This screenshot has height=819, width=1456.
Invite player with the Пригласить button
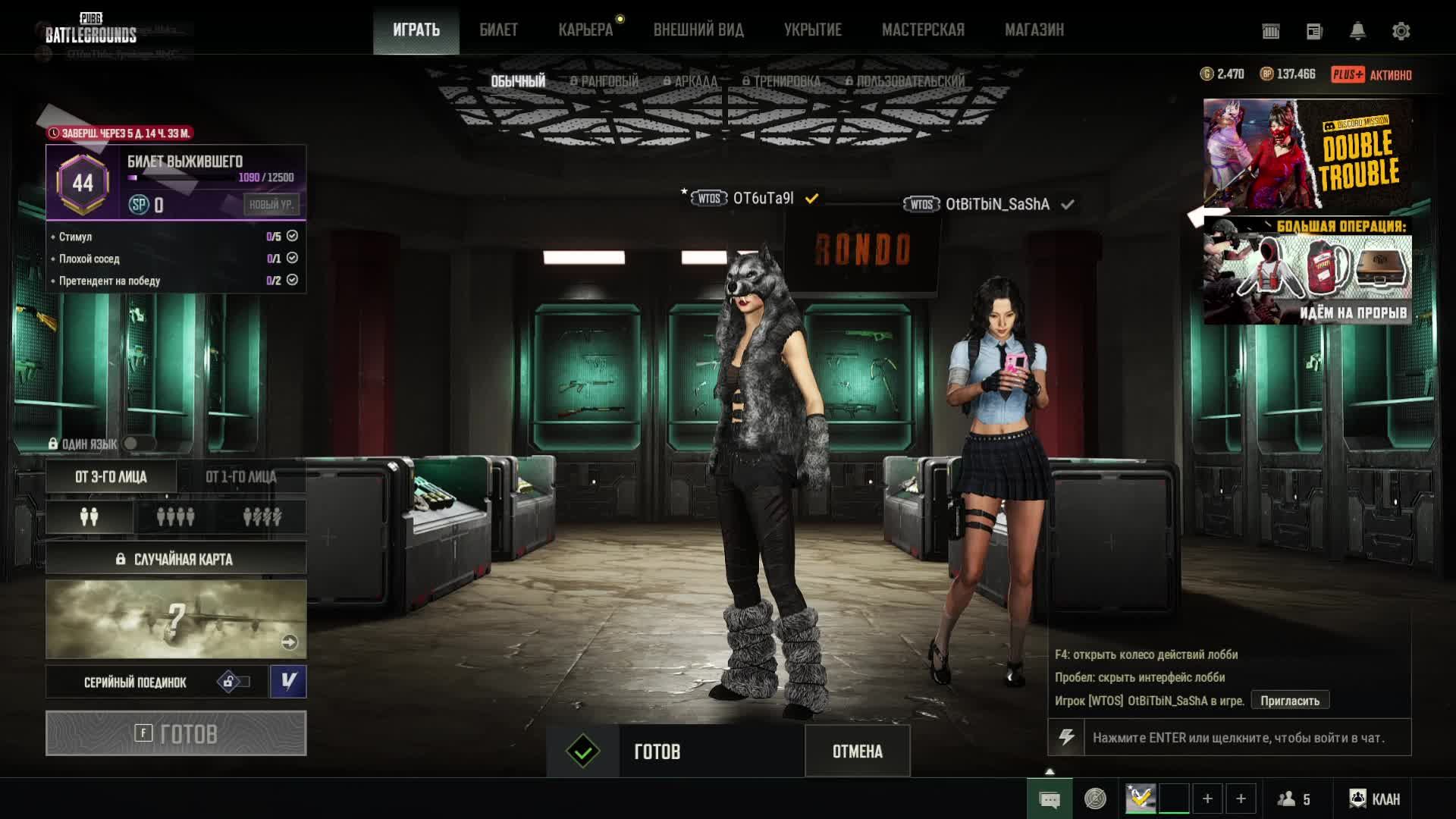tap(1289, 701)
